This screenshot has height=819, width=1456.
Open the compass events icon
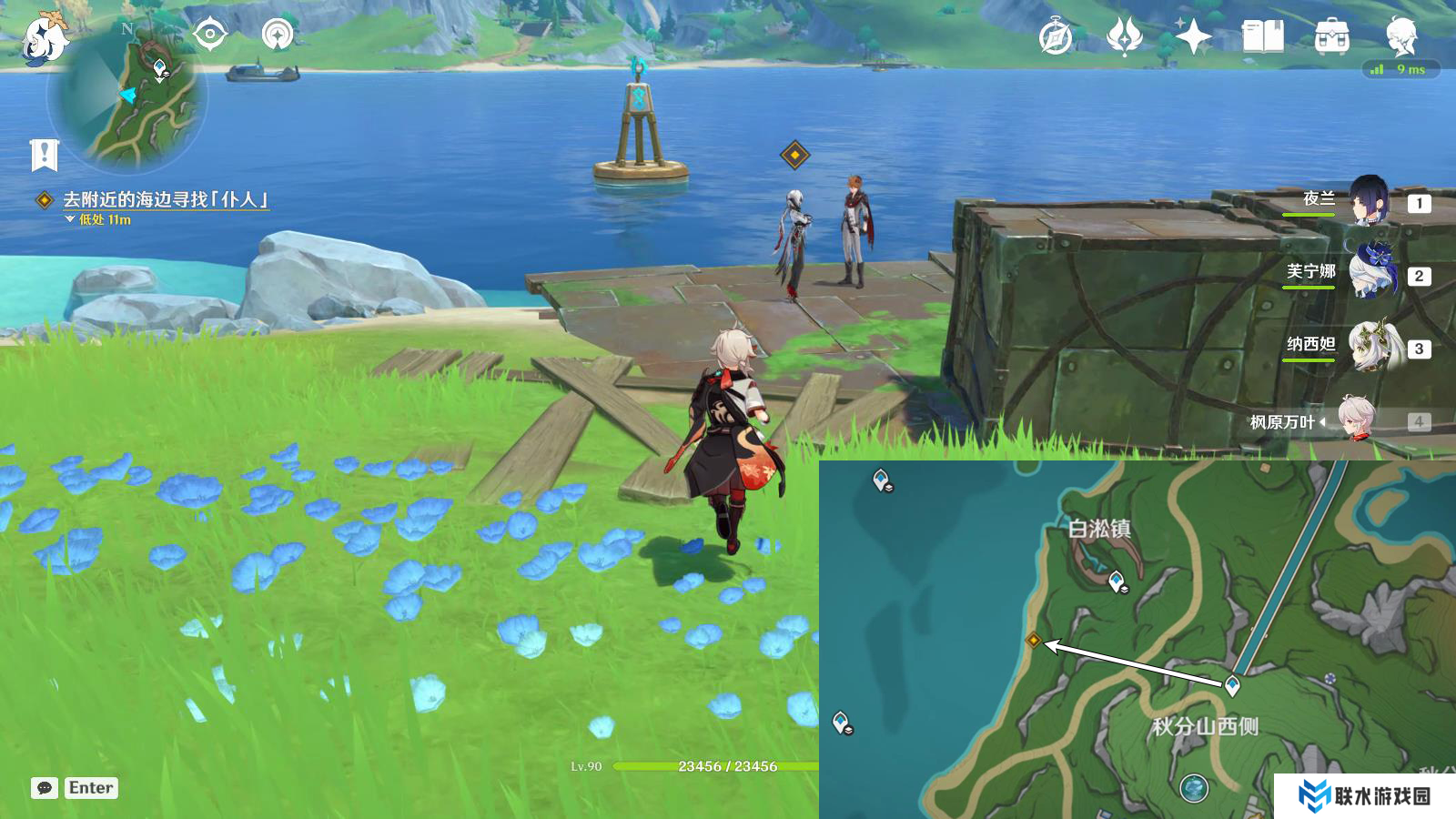point(1056,37)
